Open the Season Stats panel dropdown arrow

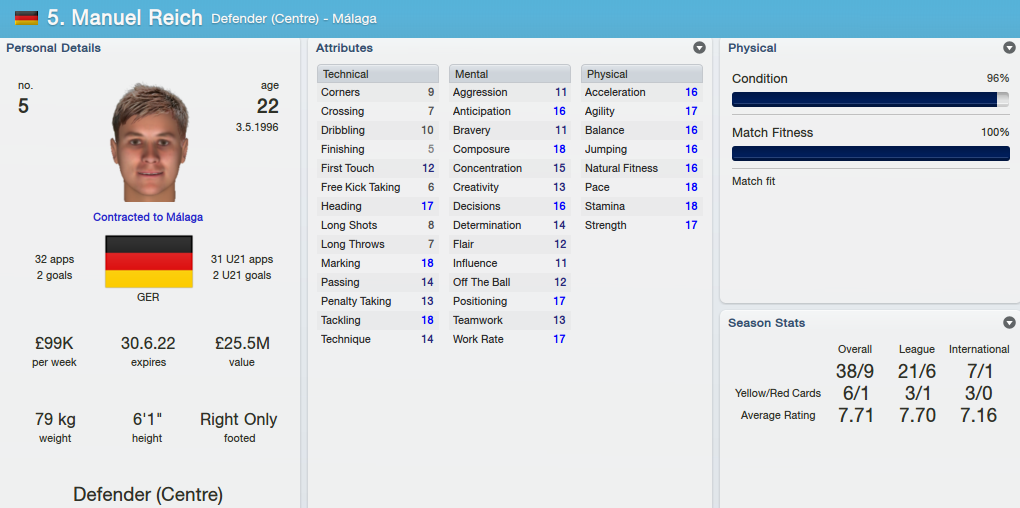[x=1009, y=323]
